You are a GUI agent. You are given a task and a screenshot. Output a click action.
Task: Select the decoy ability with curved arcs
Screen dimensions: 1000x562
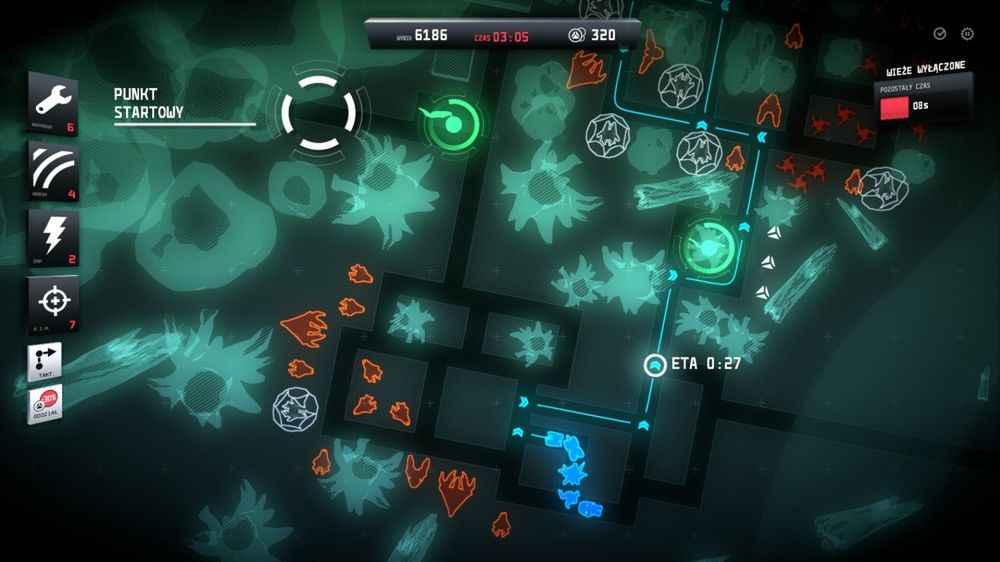pos(52,170)
